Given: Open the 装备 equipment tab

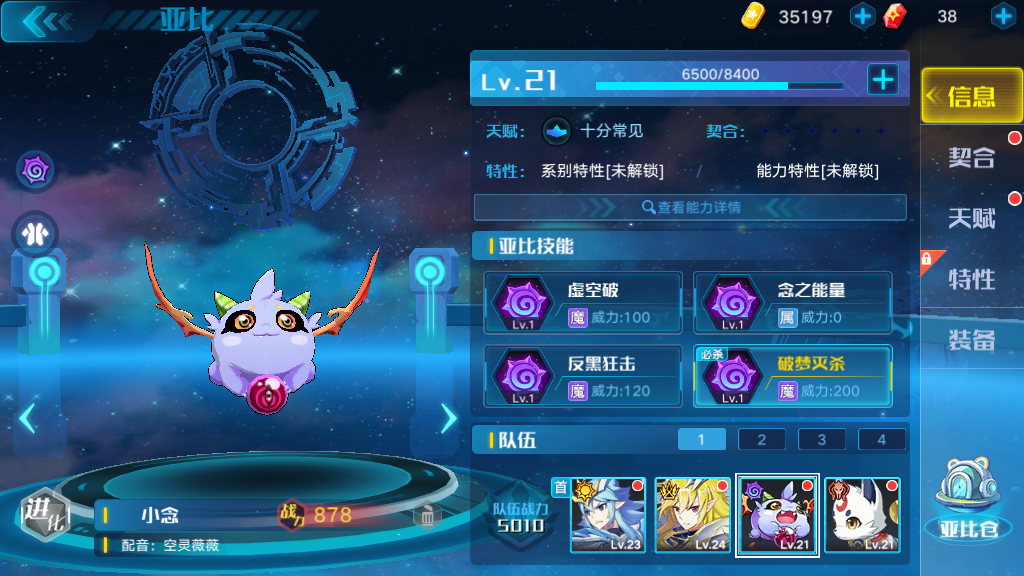Looking at the screenshot, I should click(971, 340).
